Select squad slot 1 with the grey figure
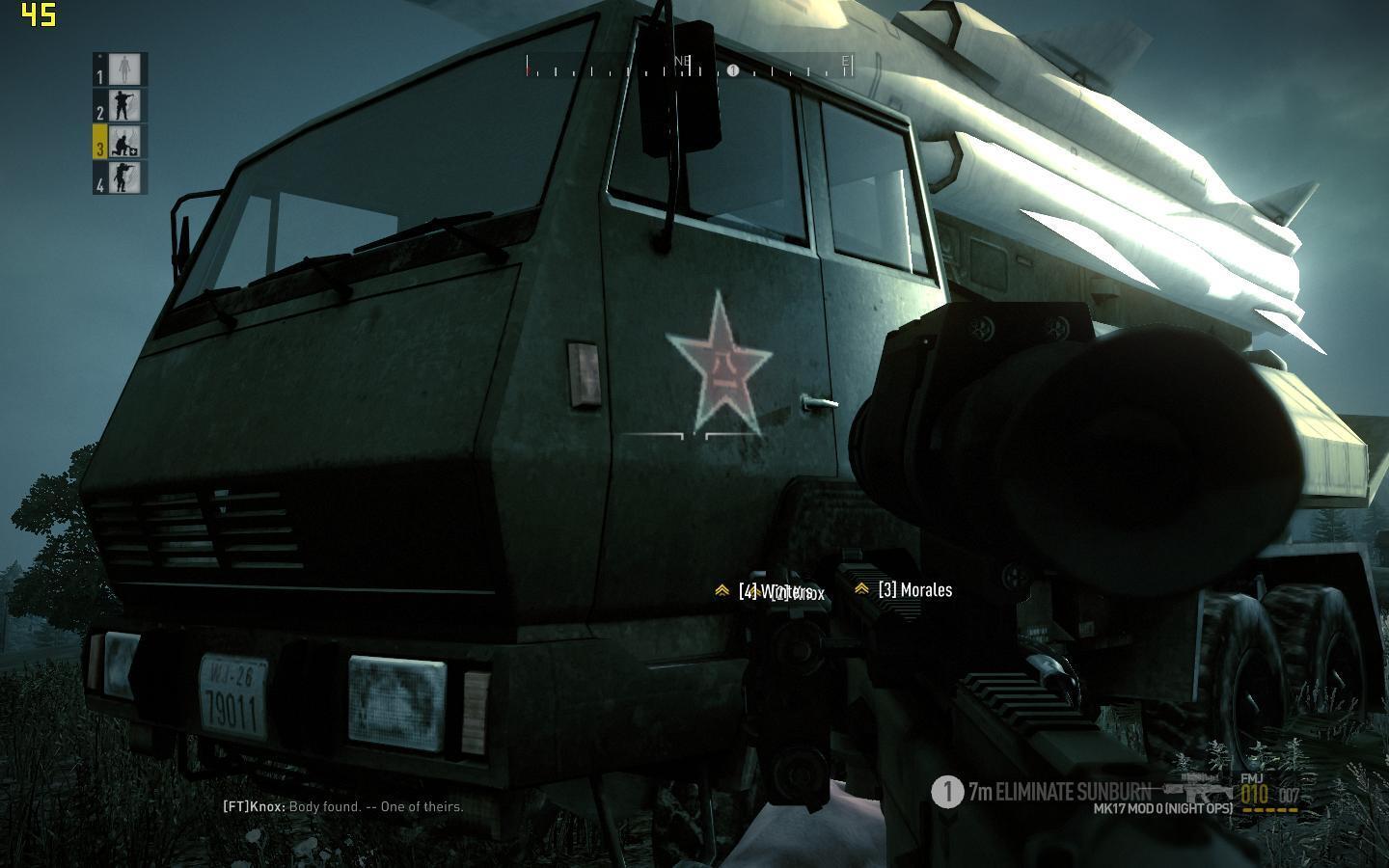The width and height of the screenshot is (1389, 868). click(122, 69)
